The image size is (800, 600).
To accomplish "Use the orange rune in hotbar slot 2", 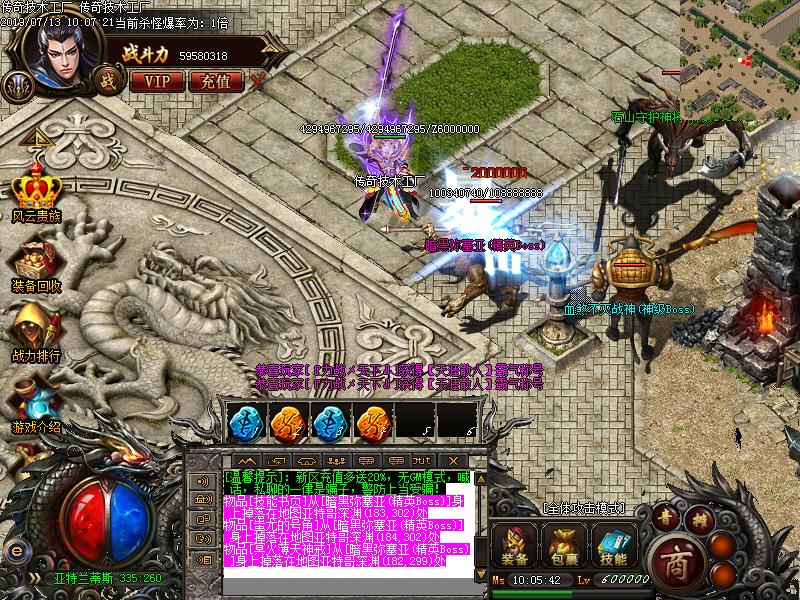I will point(287,422).
